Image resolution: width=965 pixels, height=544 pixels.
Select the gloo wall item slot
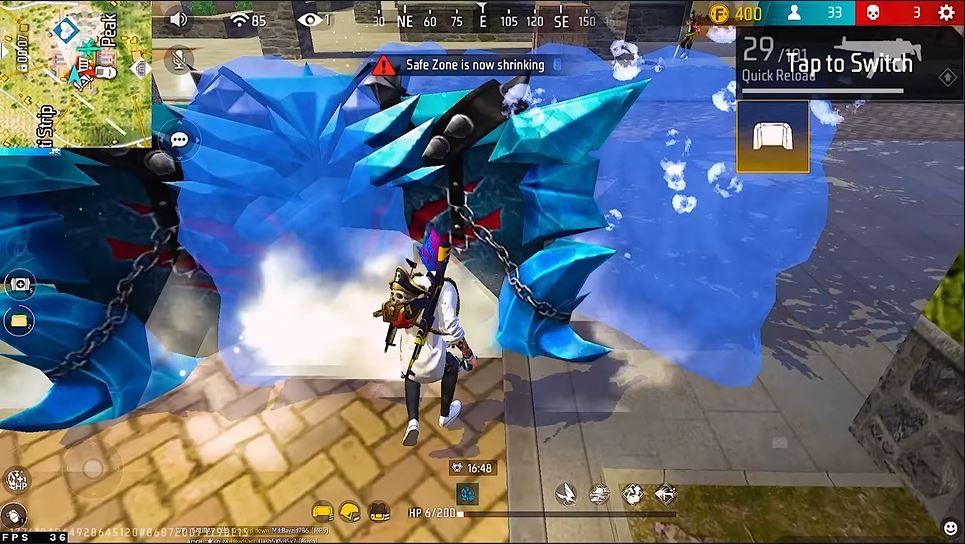click(x=772, y=137)
